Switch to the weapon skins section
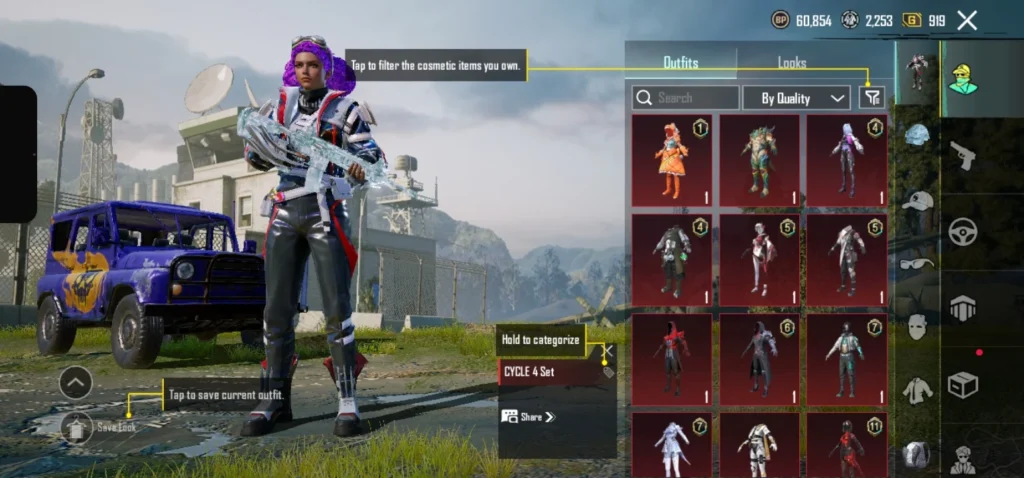Viewport: 1024px width, 478px height. click(x=963, y=156)
